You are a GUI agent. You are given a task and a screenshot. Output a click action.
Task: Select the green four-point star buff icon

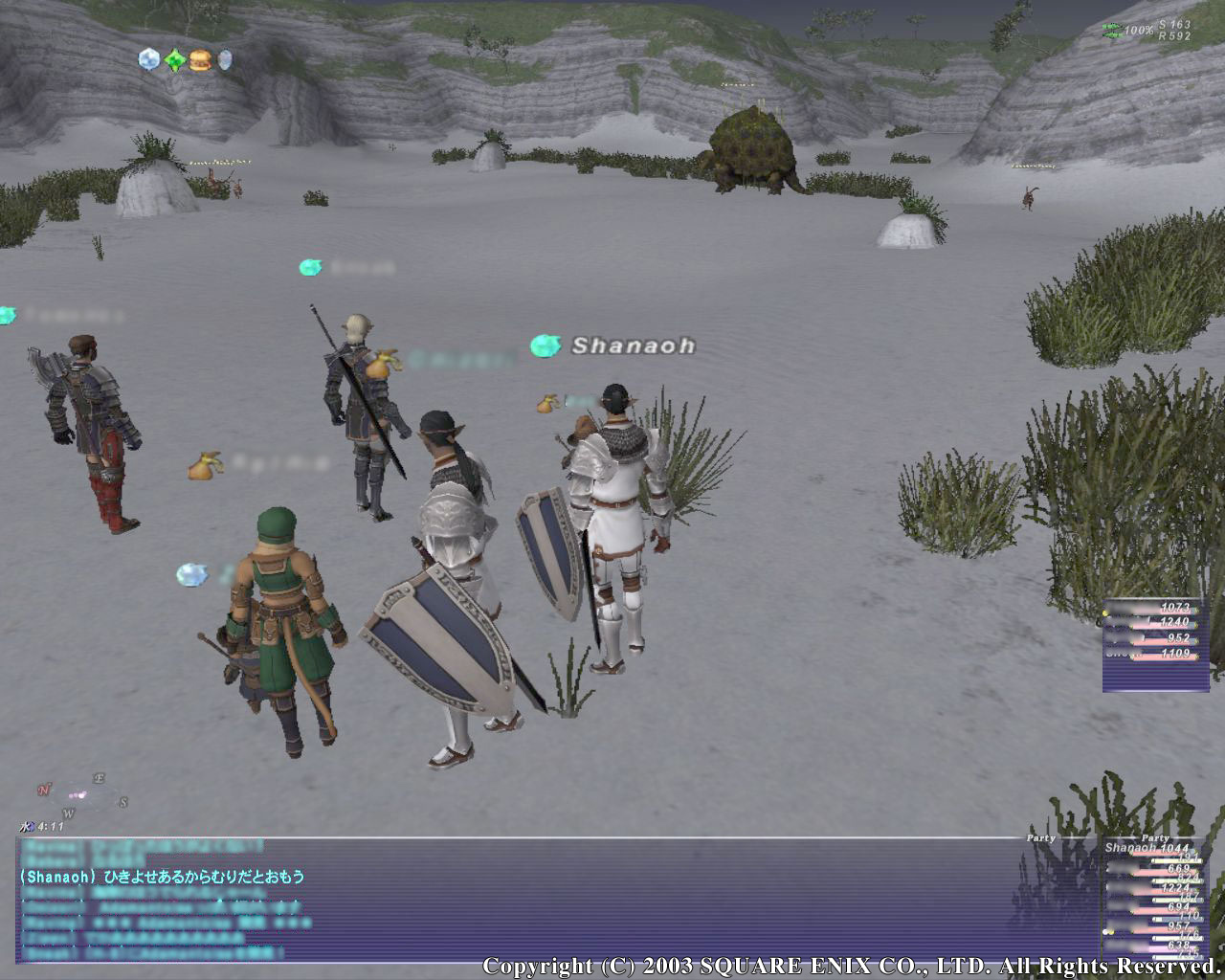coord(174,60)
